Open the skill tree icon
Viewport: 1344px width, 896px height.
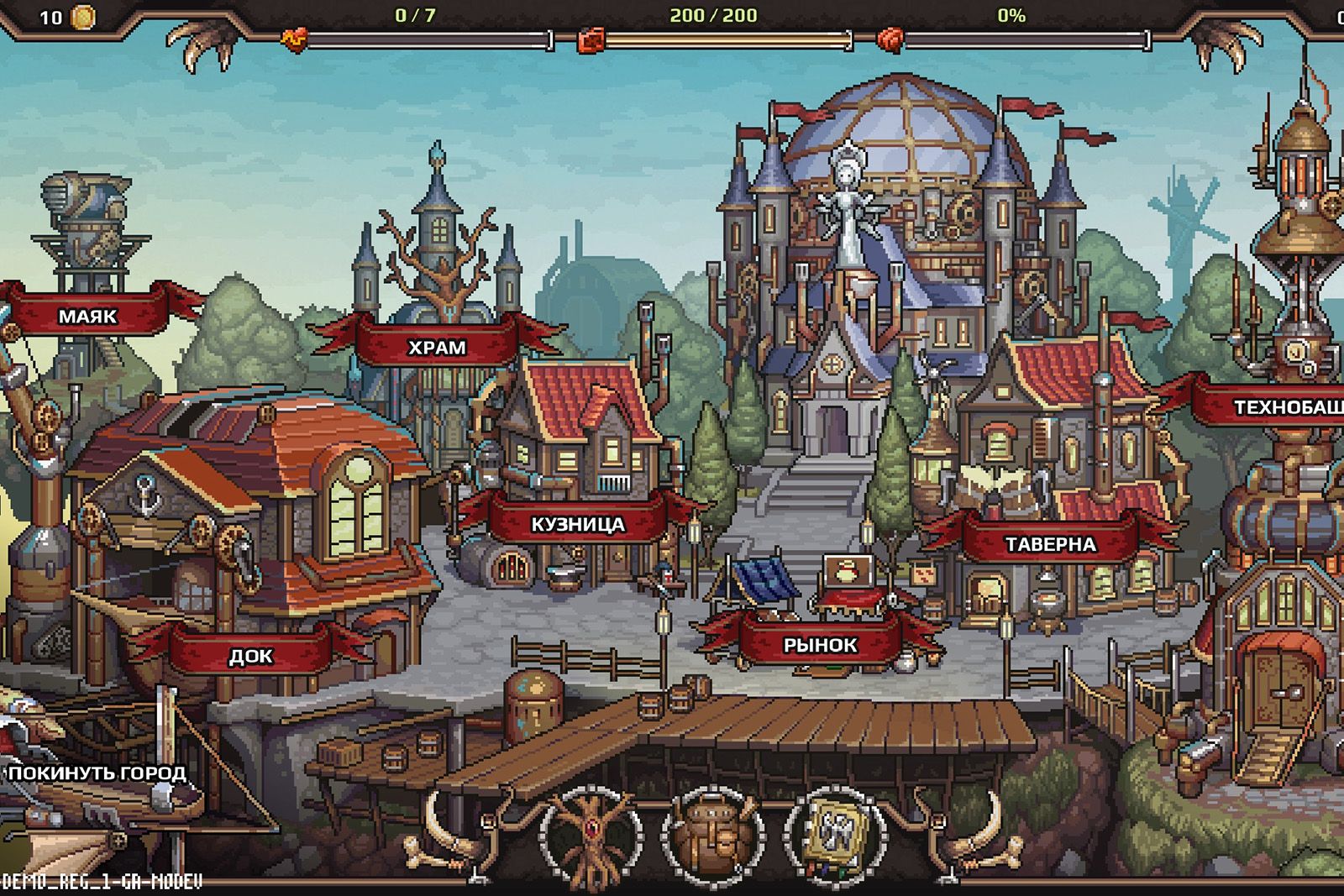(594, 836)
